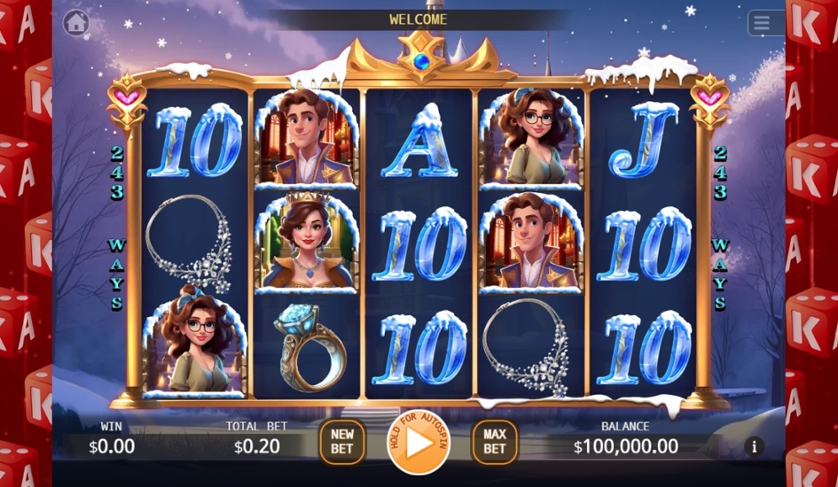Image resolution: width=838 pixels, height=487 pixels.
Task: Set the MAX BET
Action: click(494, 442)
